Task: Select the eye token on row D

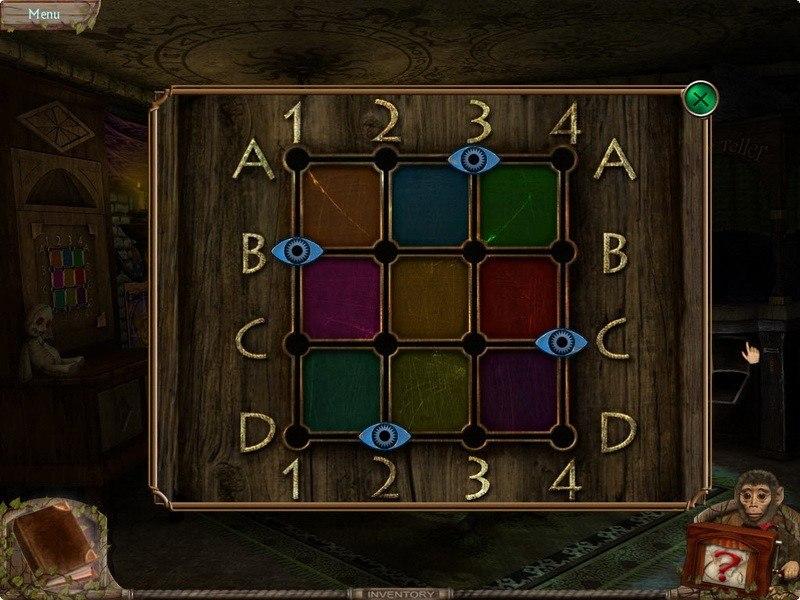Action: (x=385, y=435)
